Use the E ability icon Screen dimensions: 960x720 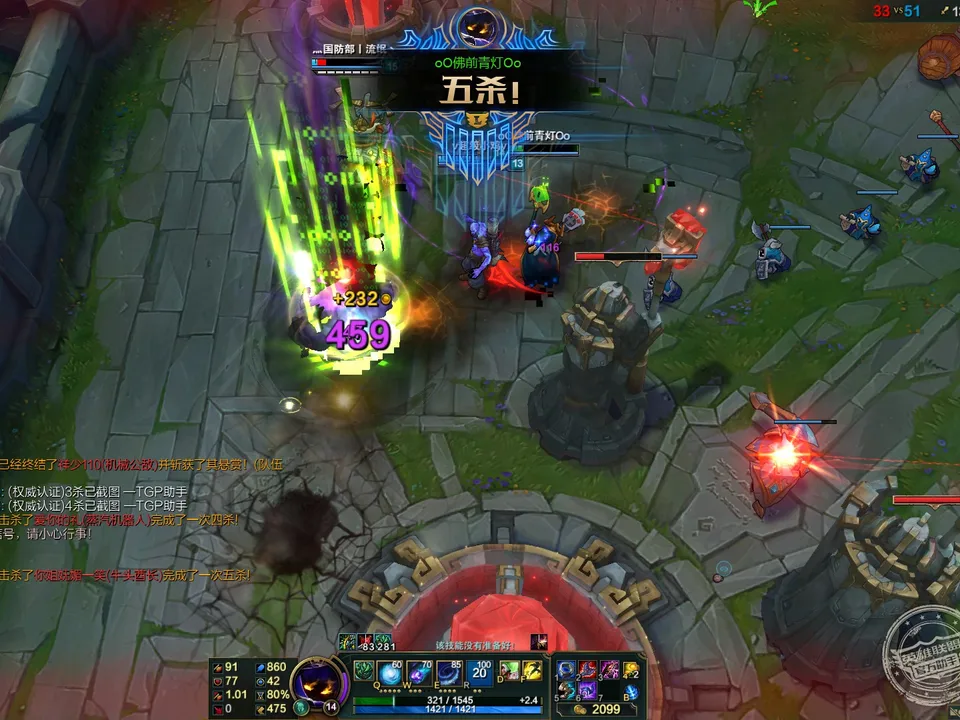coord(450,672)
